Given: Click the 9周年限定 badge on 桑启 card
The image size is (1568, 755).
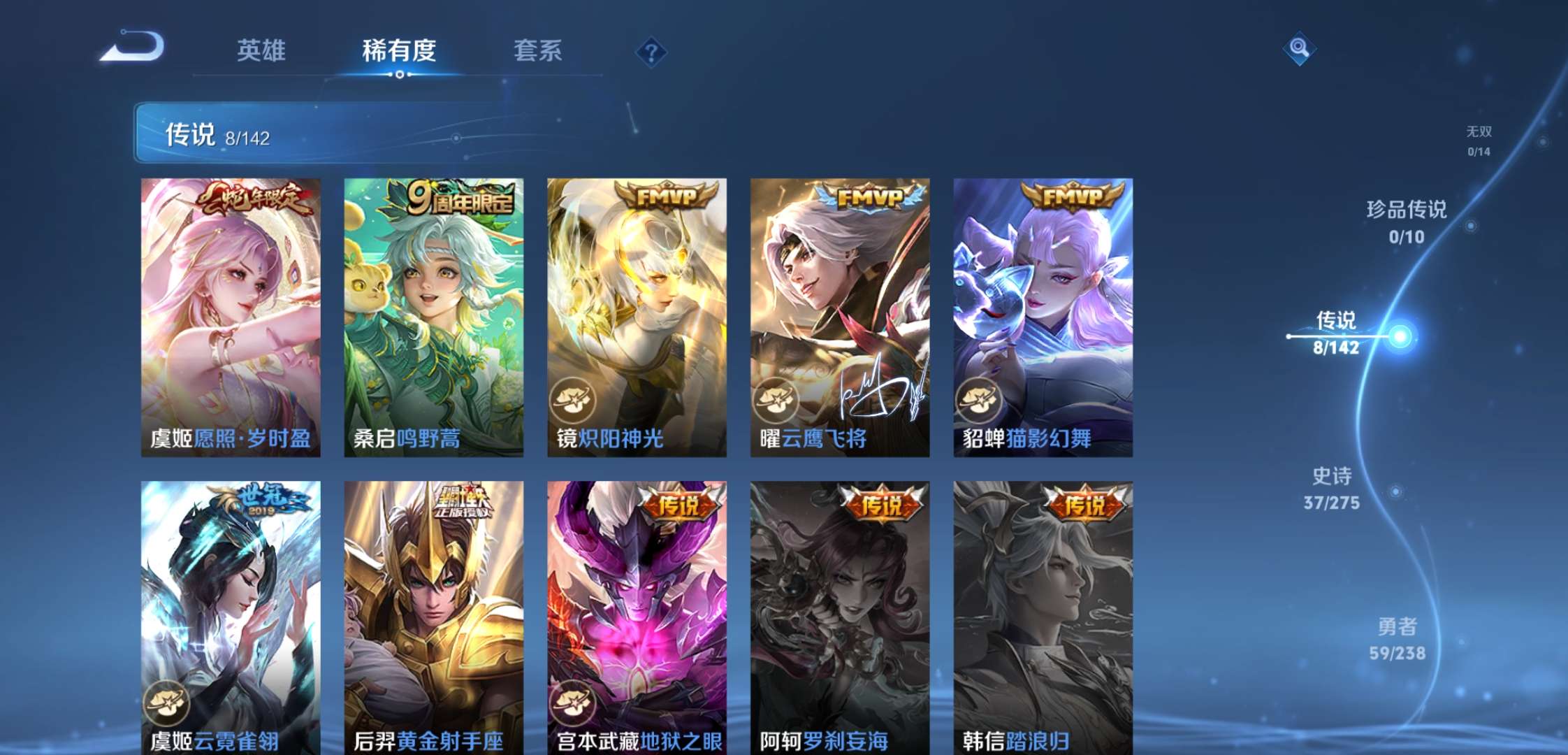Looking at the screenshot, I should coord(463,198).
